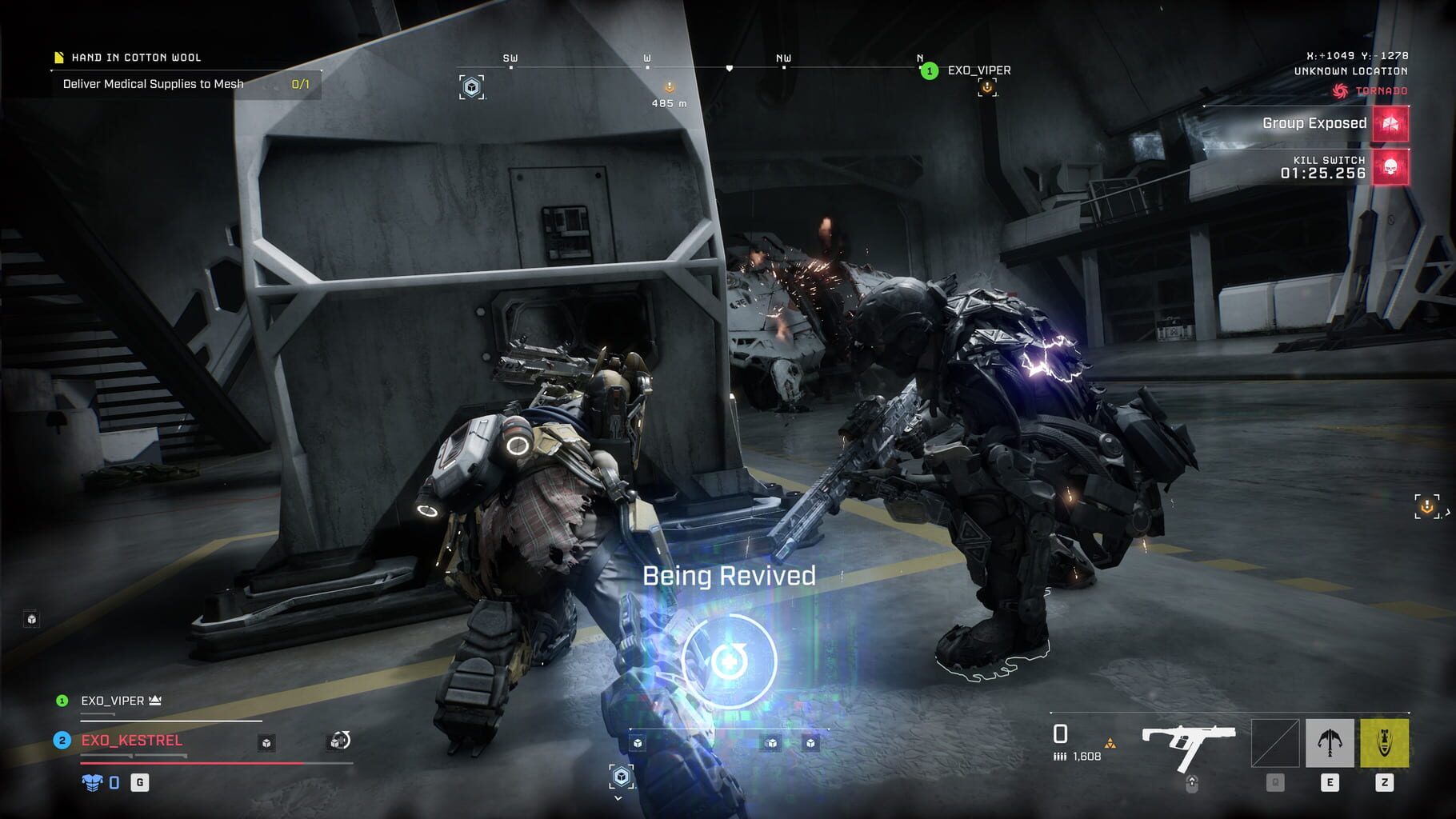Click the crown icon next to EXO_VIPER

[x=155, y=701]
